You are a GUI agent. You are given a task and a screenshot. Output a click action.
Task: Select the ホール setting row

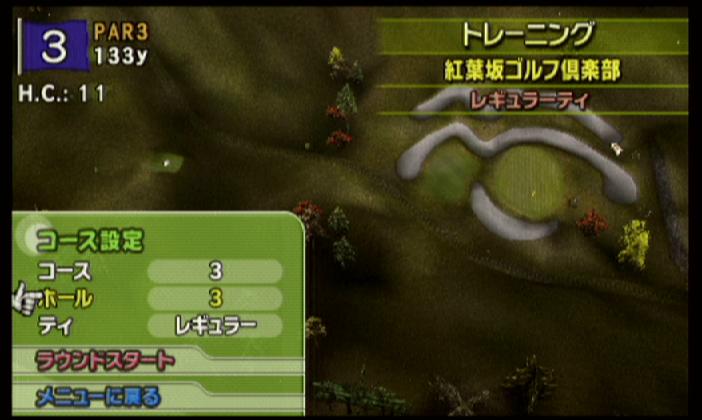point(160,298)
